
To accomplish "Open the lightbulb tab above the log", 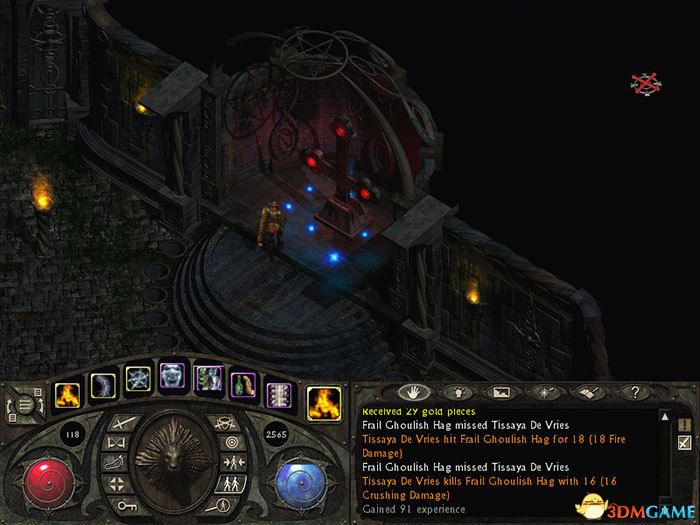I will (x=458, y=391).
